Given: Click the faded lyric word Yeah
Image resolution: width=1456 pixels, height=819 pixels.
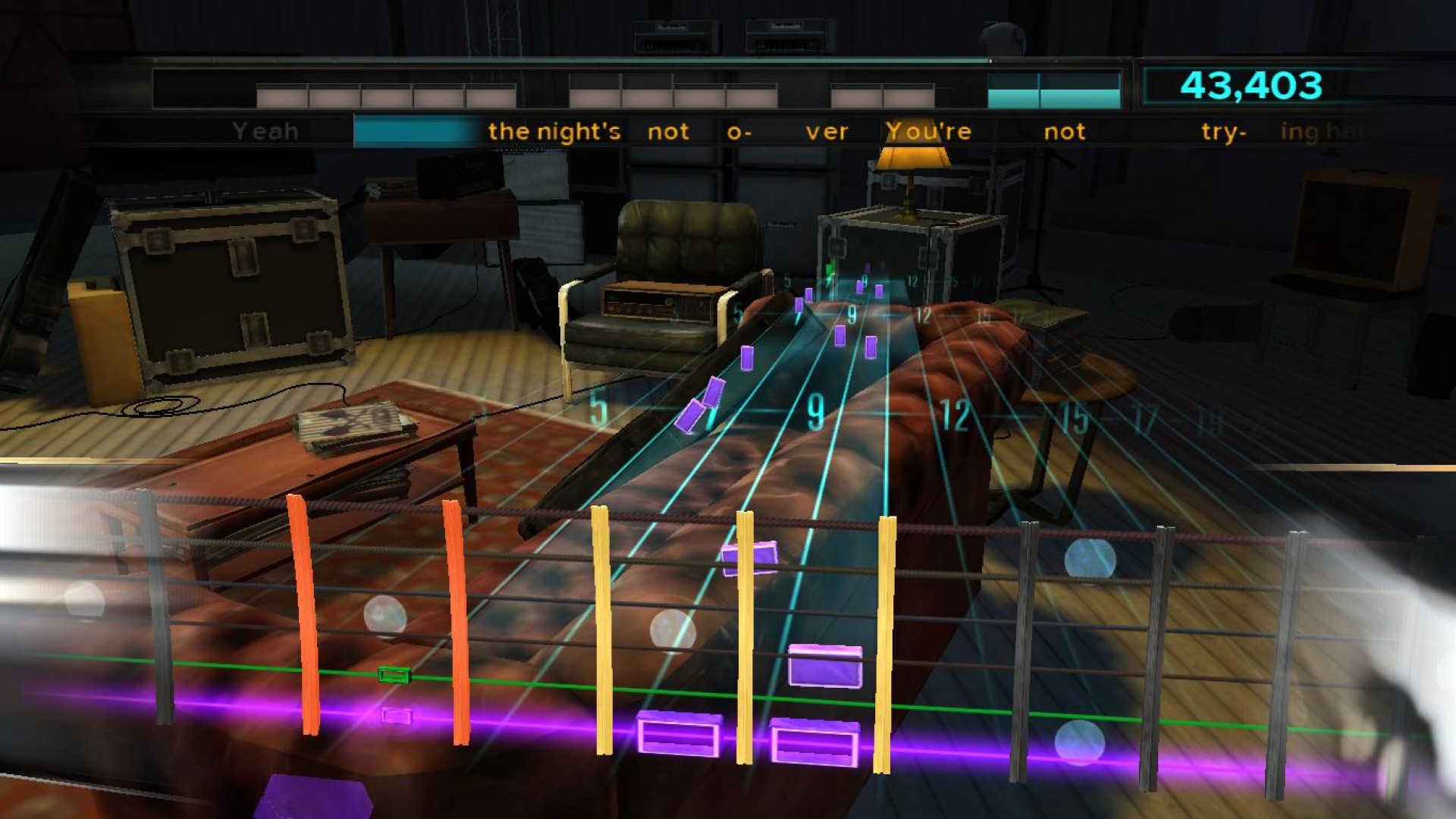Looking at the screenshot, I should point(265,130).
